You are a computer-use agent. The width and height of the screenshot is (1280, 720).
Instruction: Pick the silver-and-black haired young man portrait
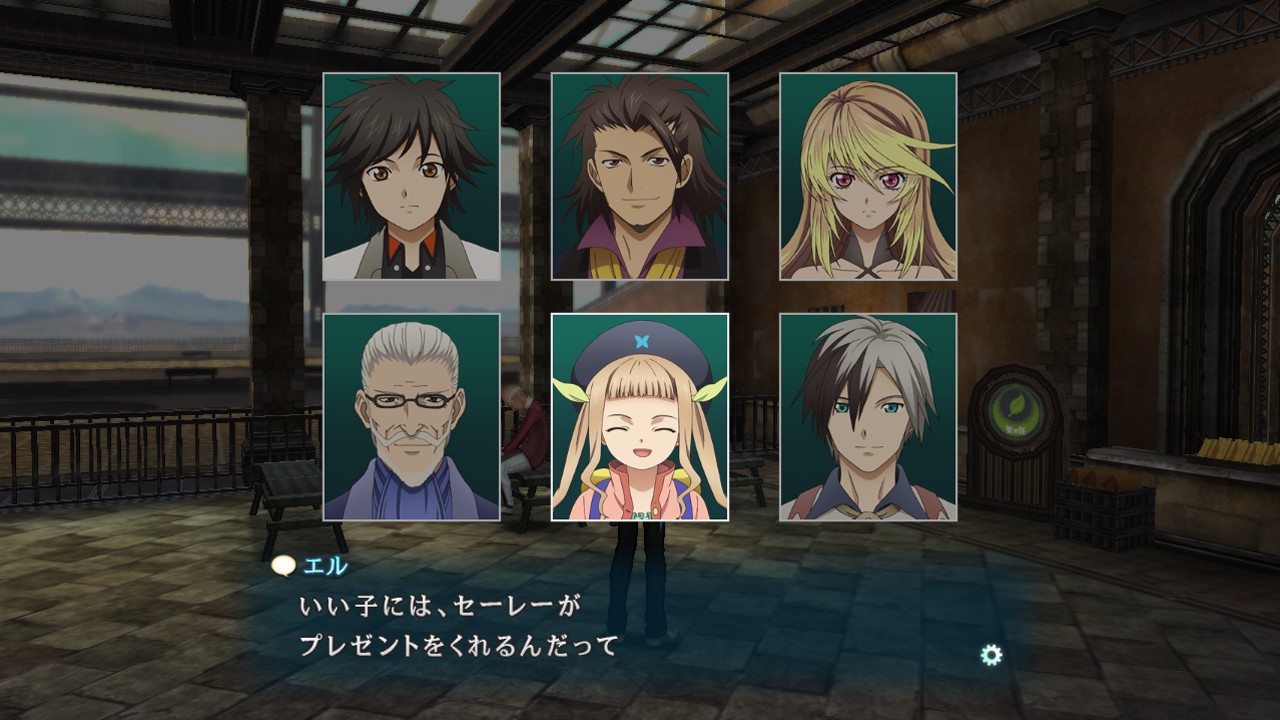(x=867, y=417)
